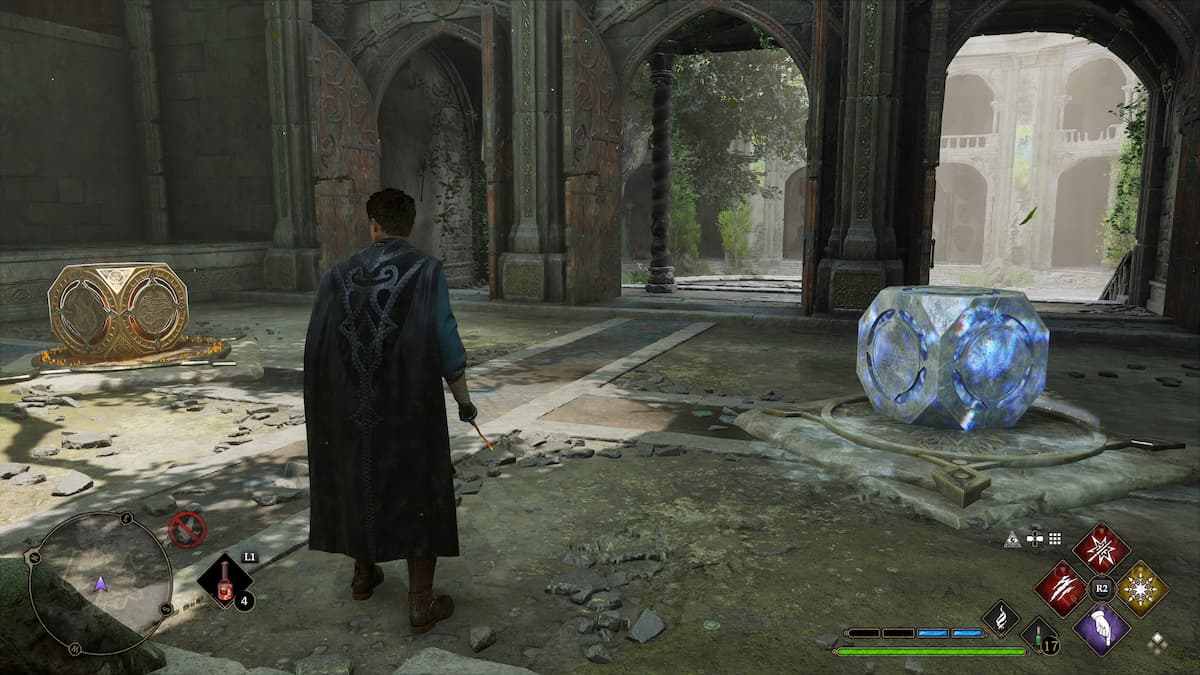
Task: Select the green vial item slot
Action: tap(1039, 636)
